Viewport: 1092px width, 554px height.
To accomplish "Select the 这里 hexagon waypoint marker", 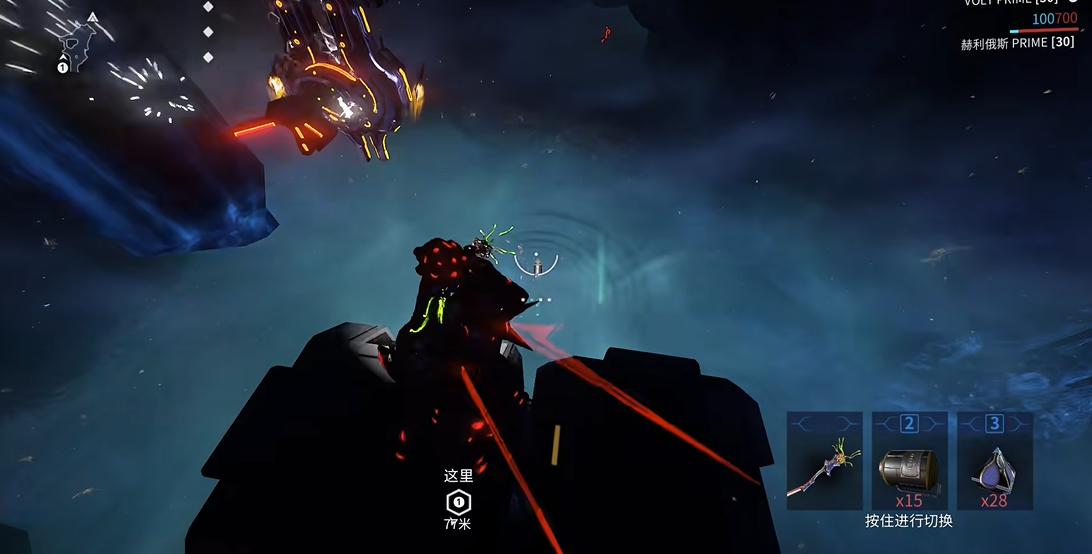I will (458, 501).
